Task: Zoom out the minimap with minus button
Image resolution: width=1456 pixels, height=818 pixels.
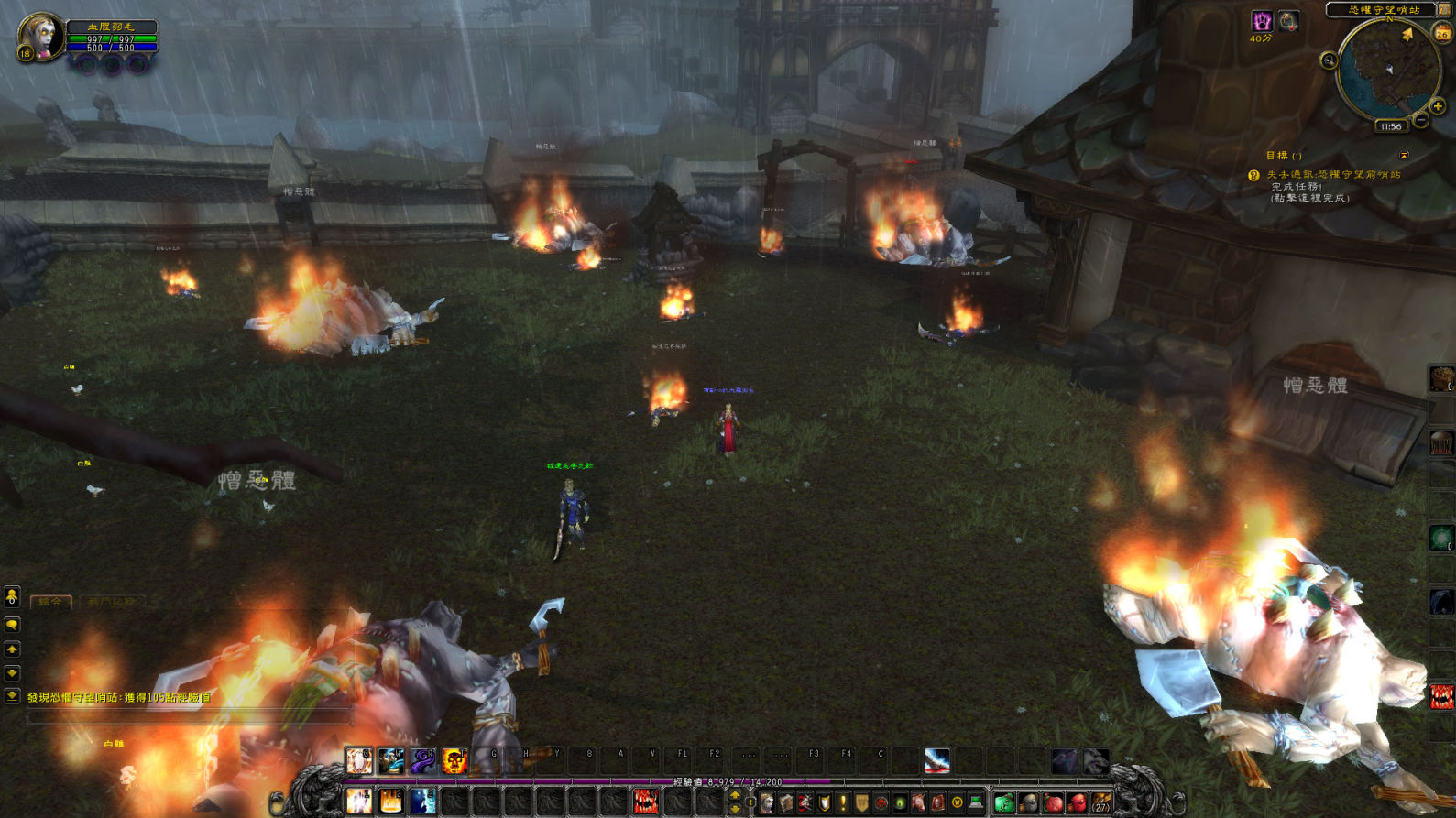Action: point(1421,120)
